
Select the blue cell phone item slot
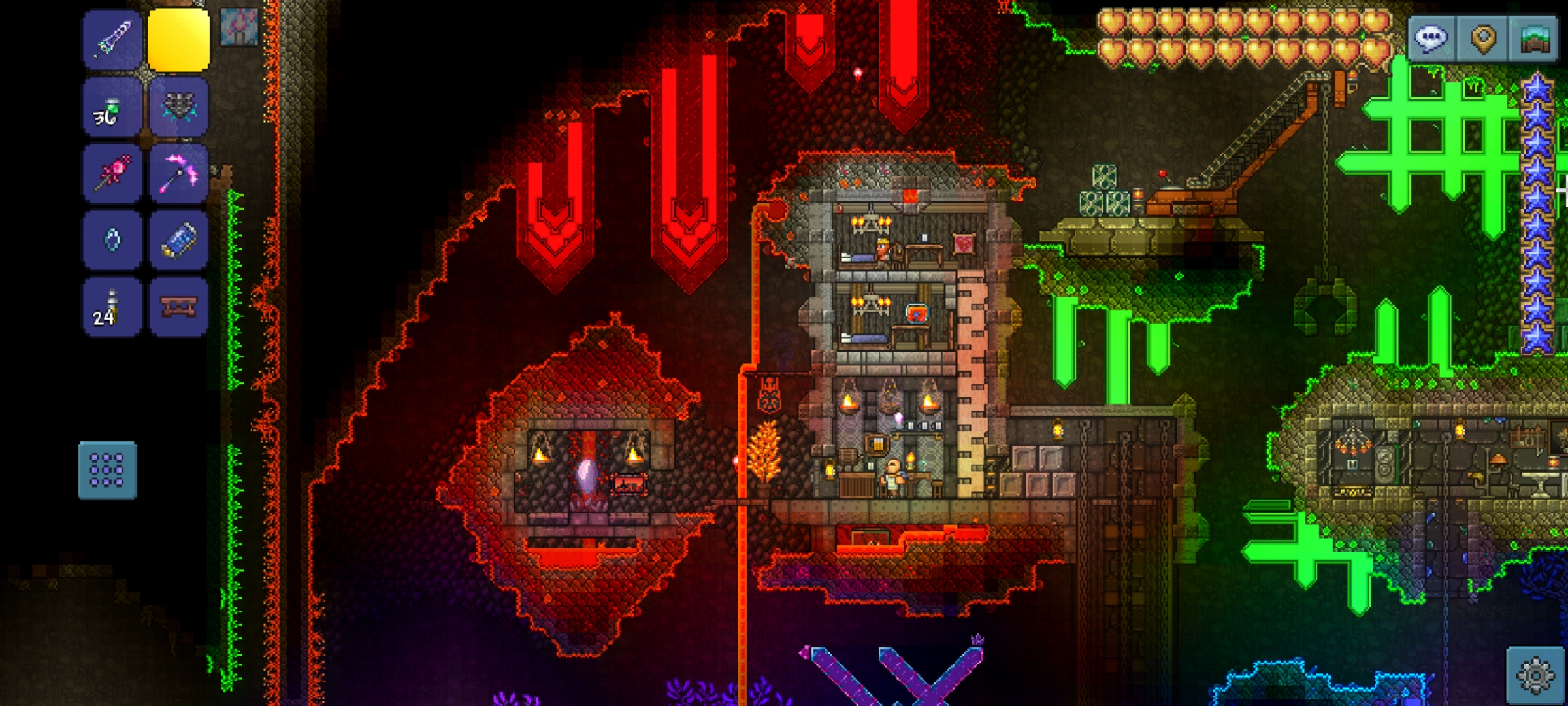[x=178, y=240]
